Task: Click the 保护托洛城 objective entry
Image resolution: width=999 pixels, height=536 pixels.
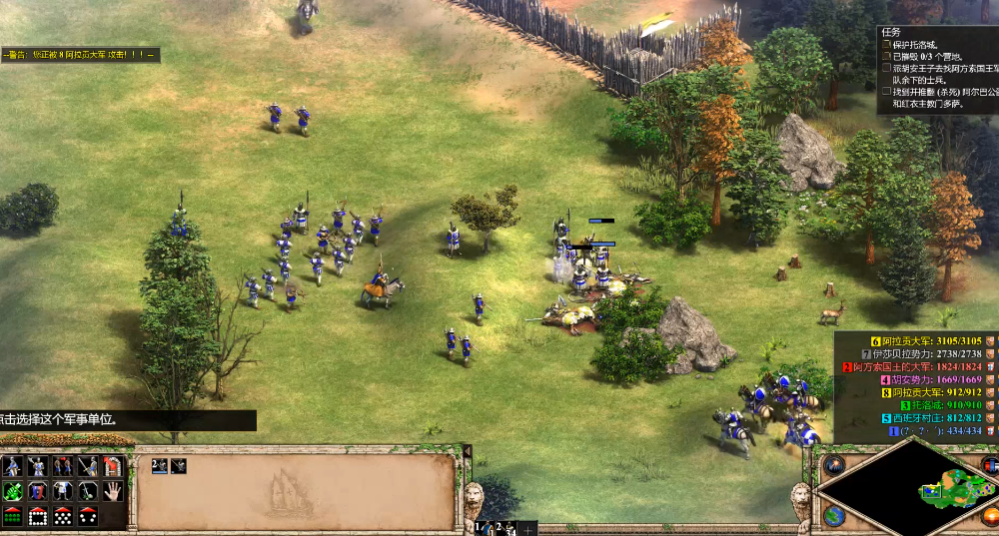Action: 920,45
